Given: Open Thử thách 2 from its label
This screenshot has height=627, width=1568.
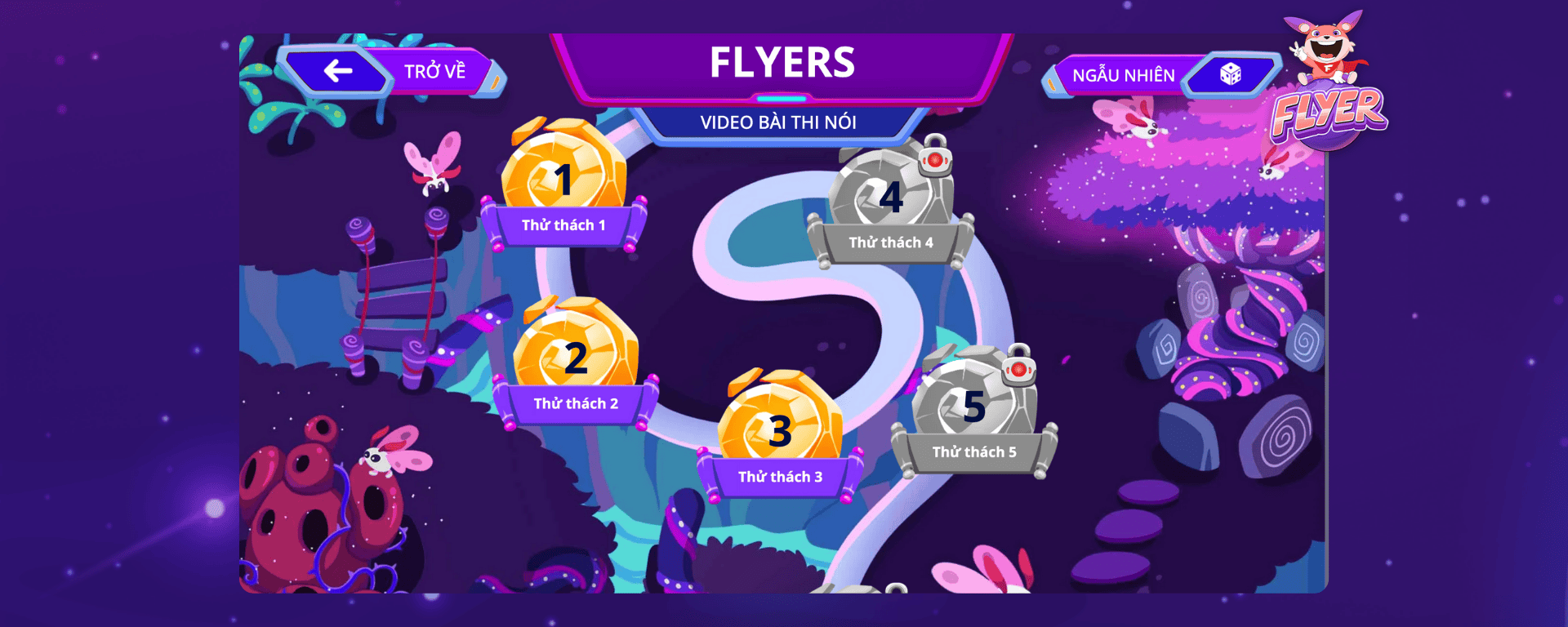Looking at the screenshot, I should [x=577, y=402].
